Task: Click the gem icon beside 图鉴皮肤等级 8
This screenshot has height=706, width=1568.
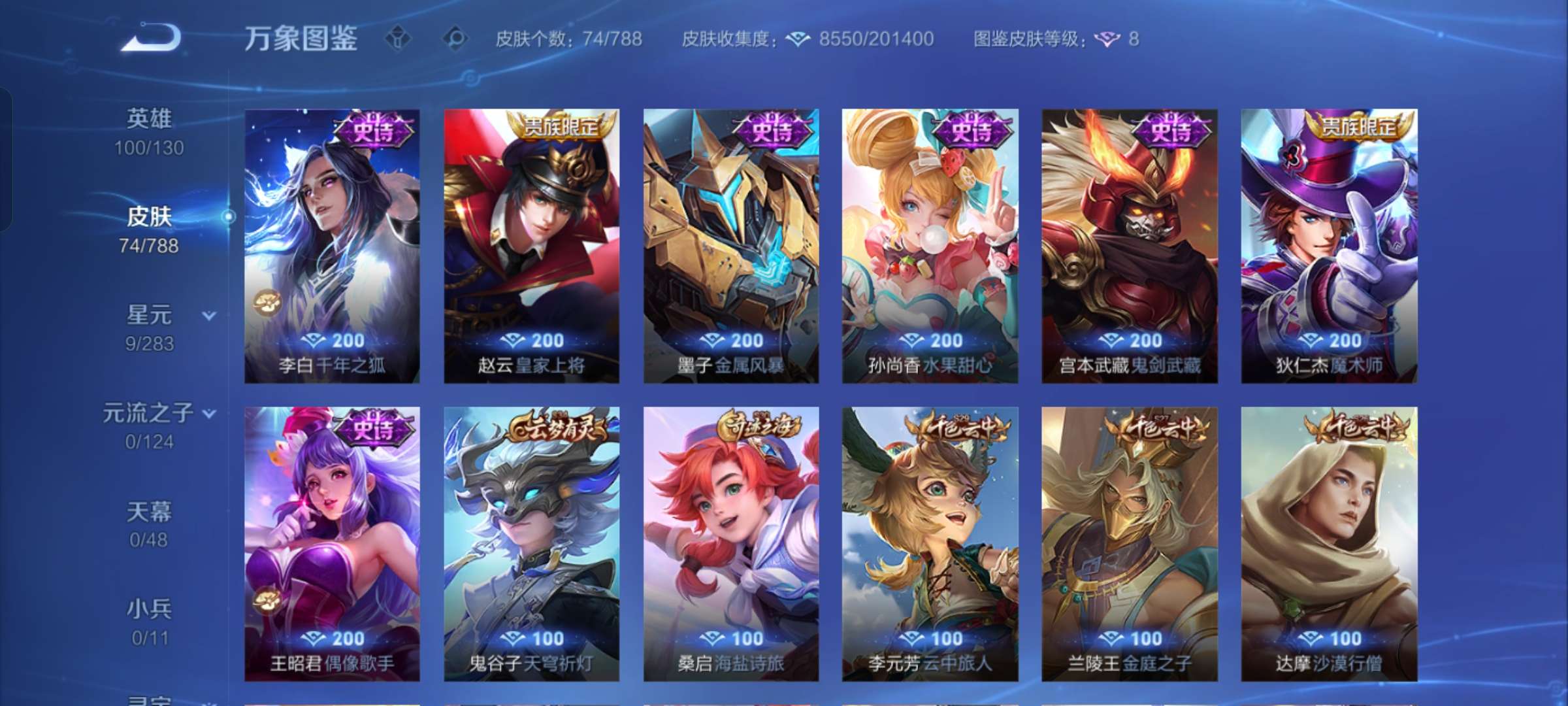Action: pyautogui.click(x=1105, y=39)
